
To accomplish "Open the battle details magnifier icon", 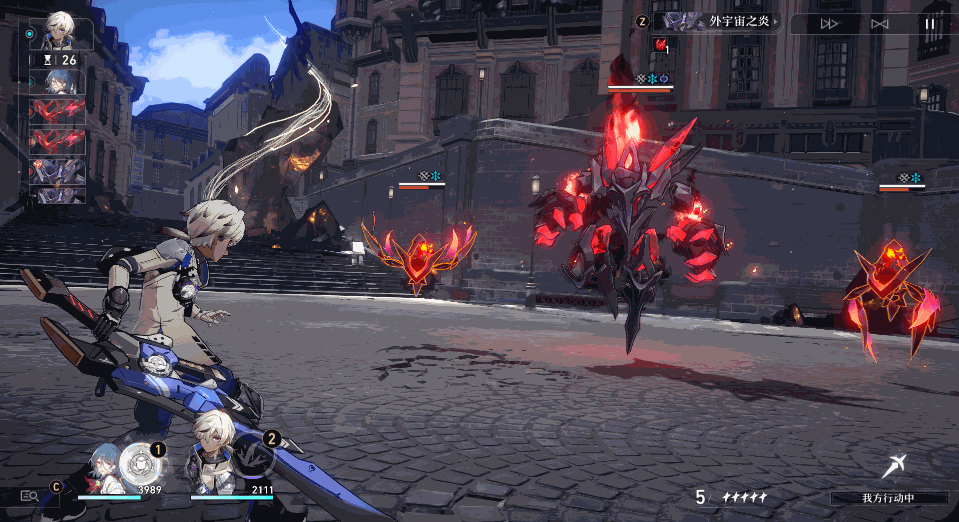I will [29, 494].
